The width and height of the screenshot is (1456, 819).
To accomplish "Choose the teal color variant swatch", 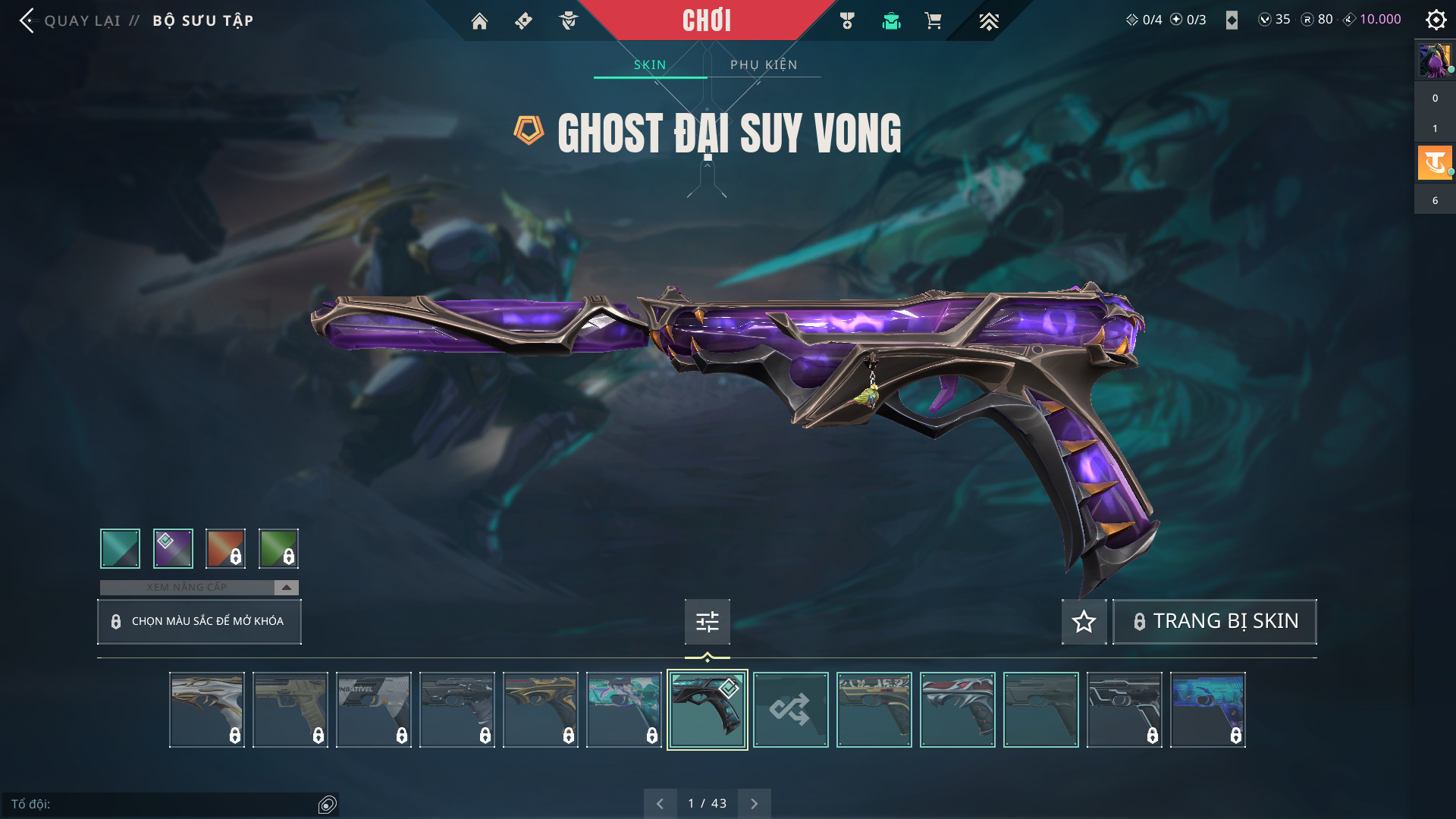I will coord(120,548).
